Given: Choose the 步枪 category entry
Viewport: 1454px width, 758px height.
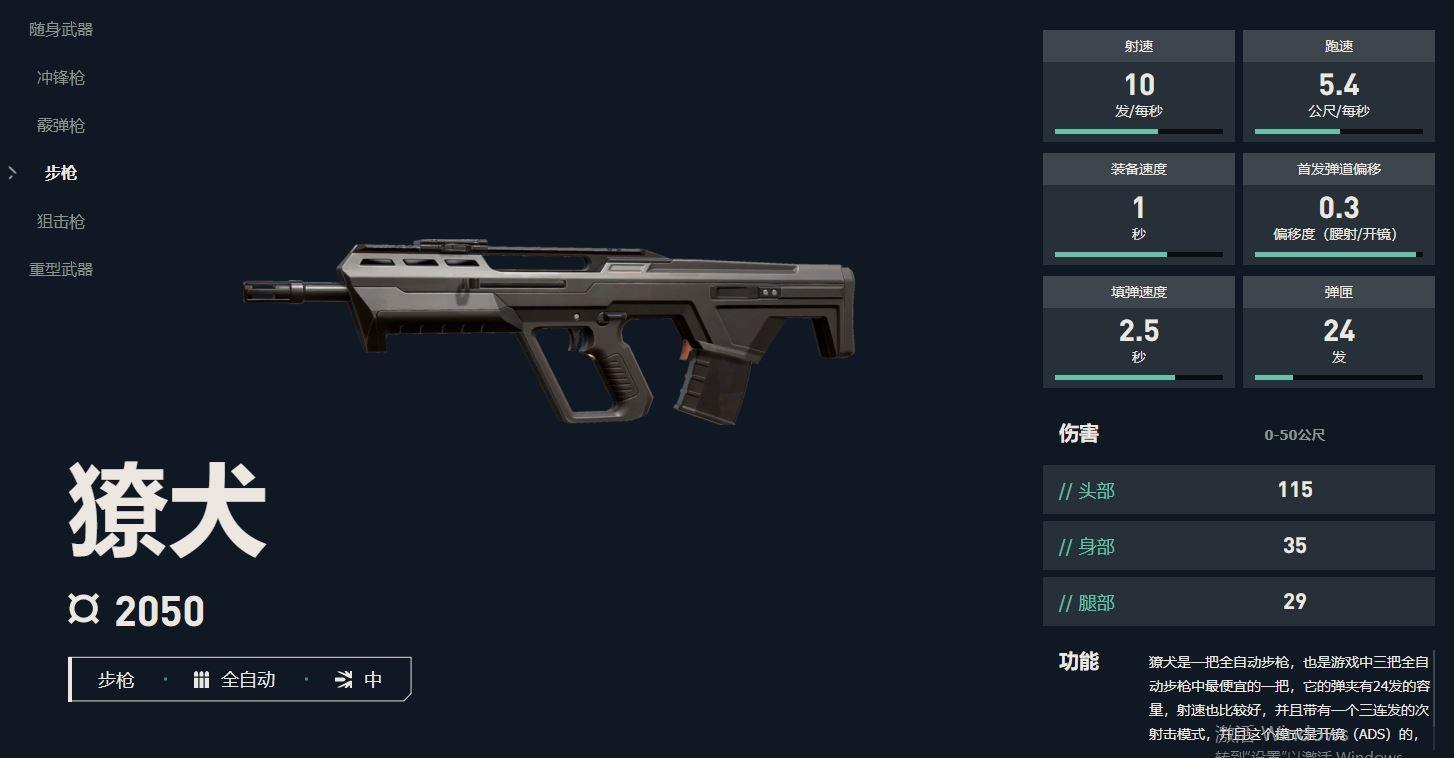Looking at the screenshot, I should point(61,173).
